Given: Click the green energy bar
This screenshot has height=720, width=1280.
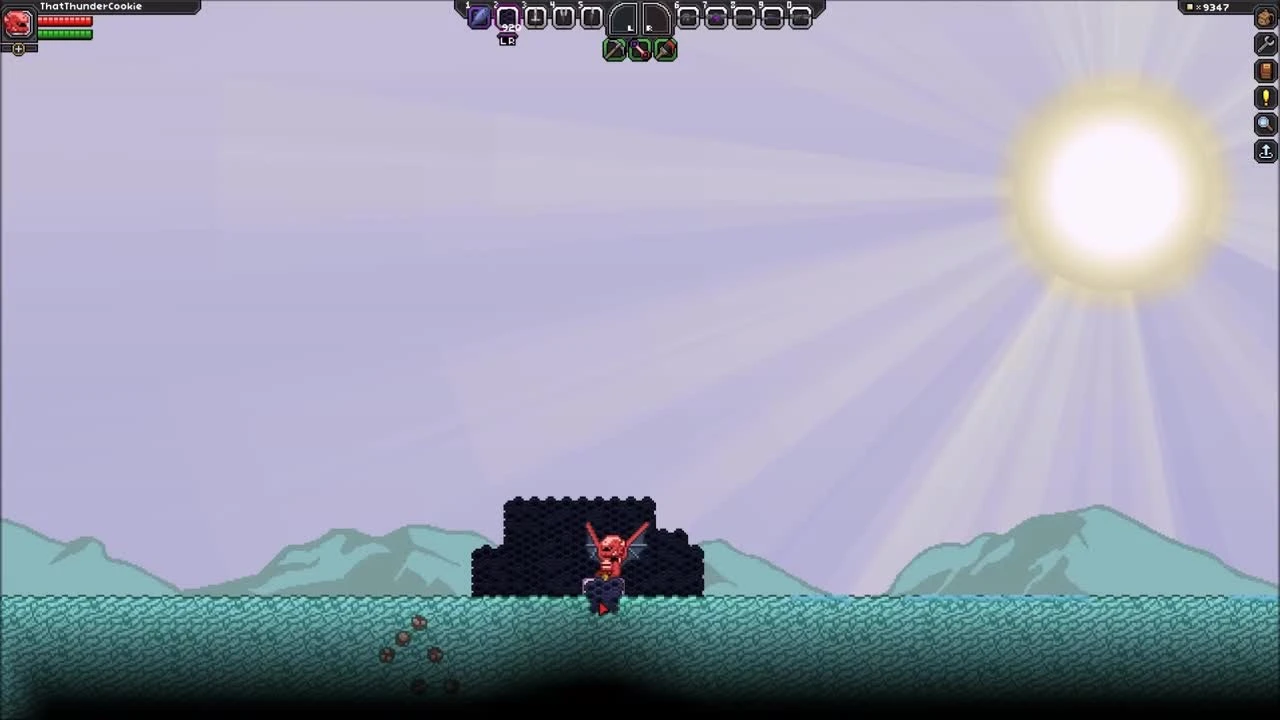Looking at the screenshot, I should pyautogui.click(x=64, y=33).
